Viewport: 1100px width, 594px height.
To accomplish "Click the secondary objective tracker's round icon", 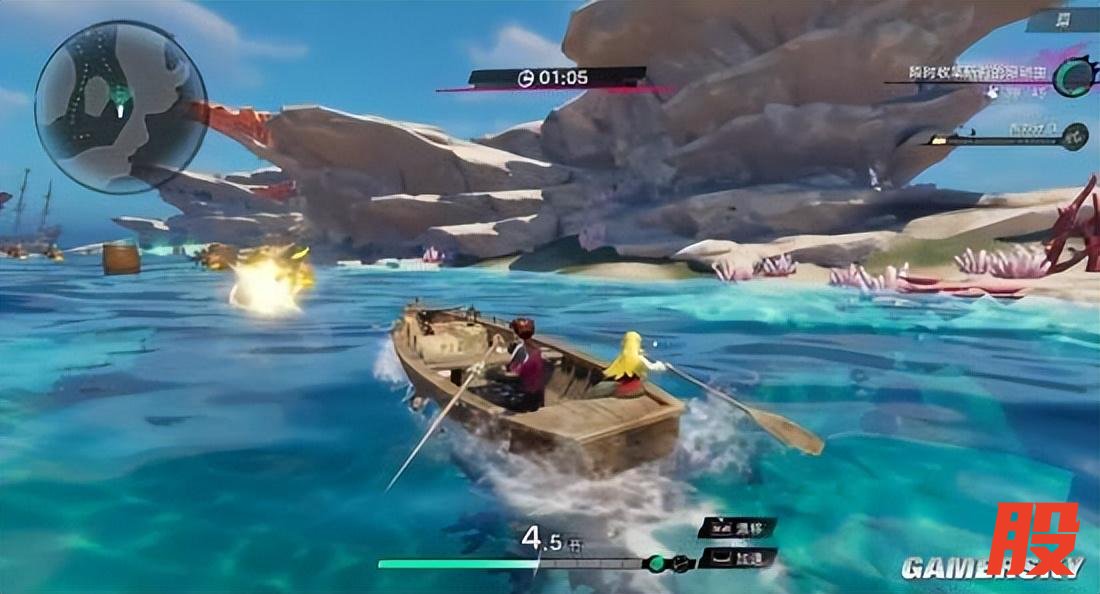I will pyautogui.click(x=1076, y=134).
